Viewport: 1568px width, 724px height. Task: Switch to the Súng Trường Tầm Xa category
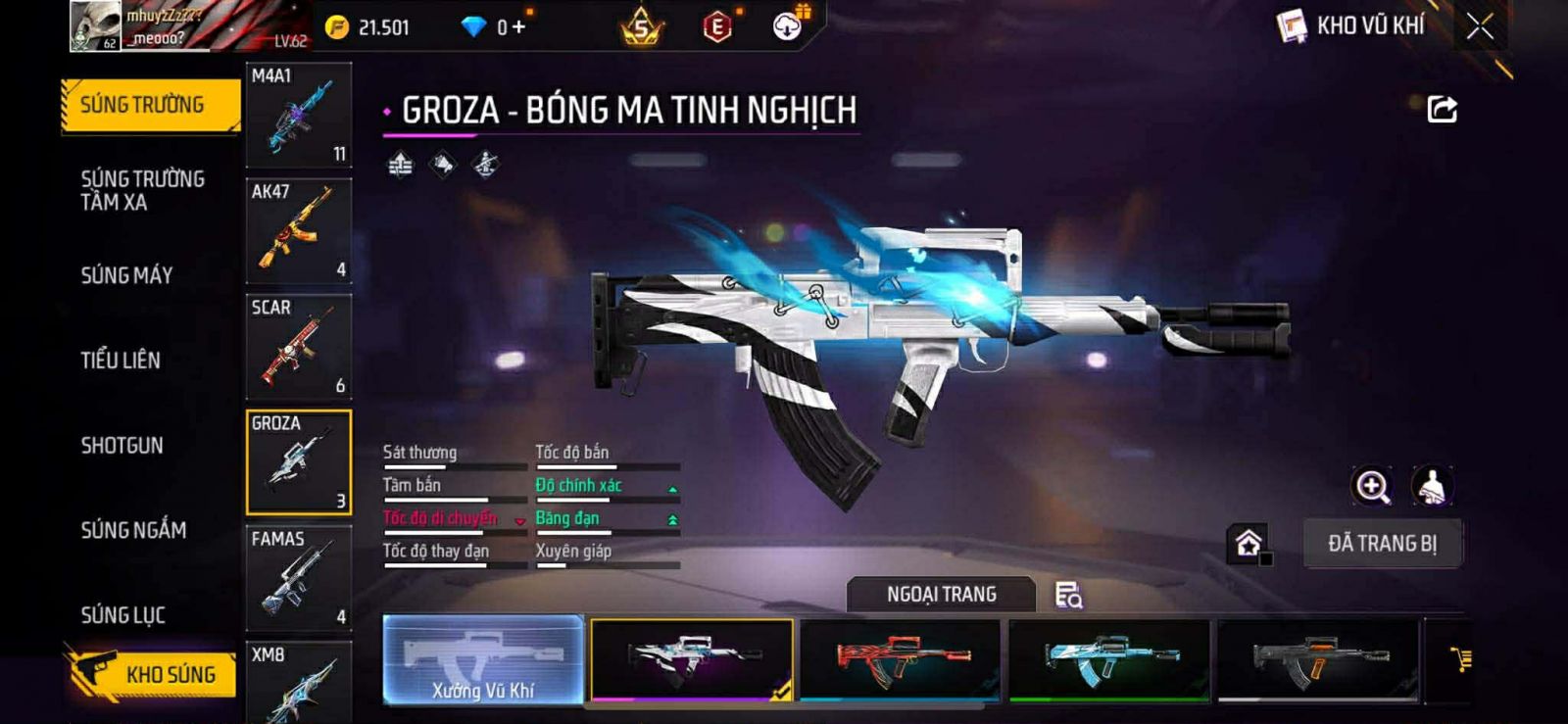[143, 190]
